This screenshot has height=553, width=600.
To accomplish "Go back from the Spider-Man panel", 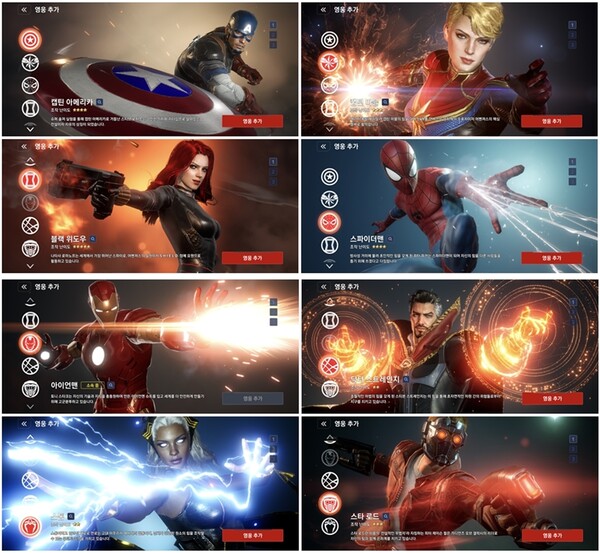I will click(321, 146).
